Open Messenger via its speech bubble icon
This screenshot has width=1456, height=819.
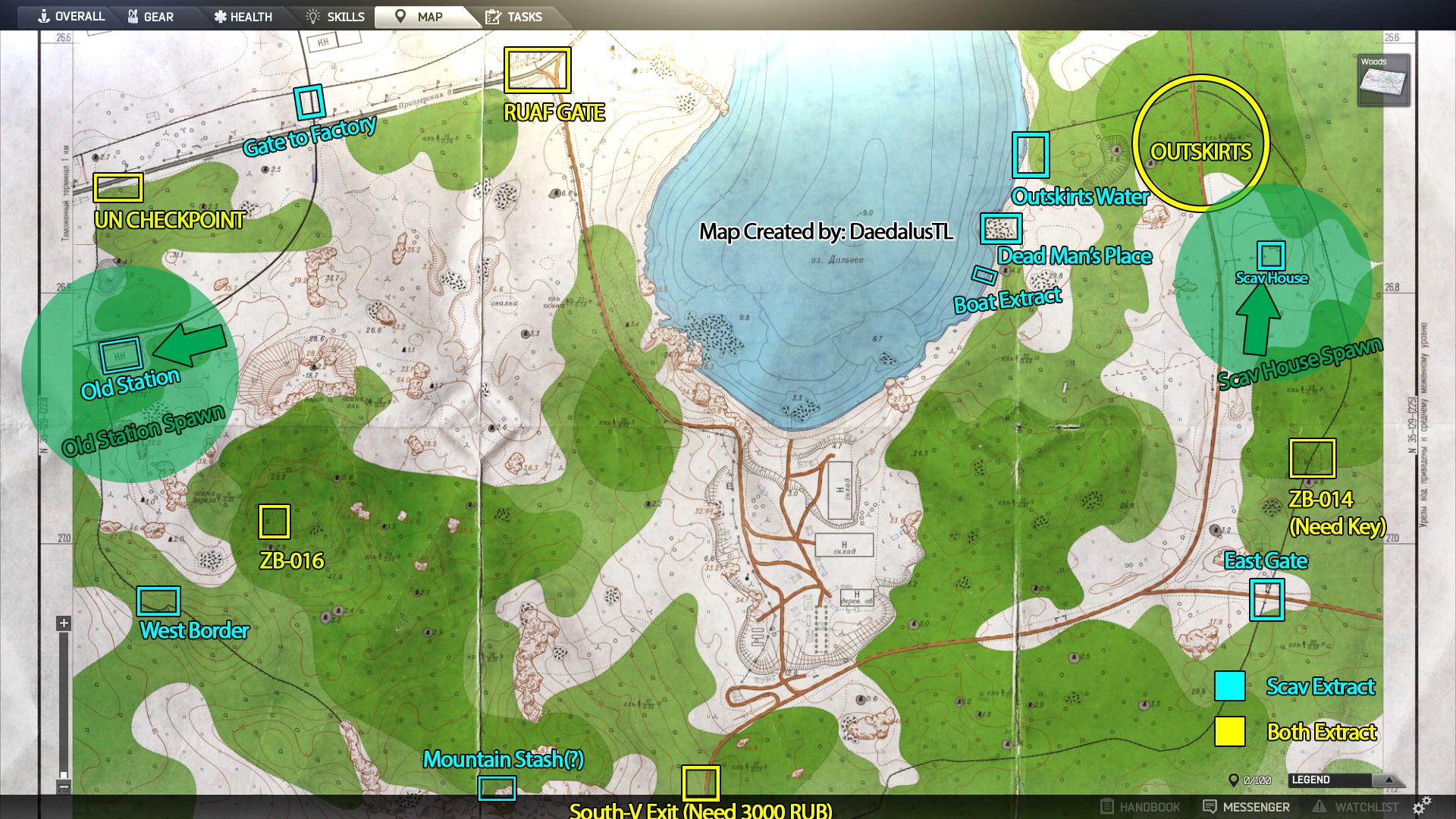click(x=1210, y=806)
